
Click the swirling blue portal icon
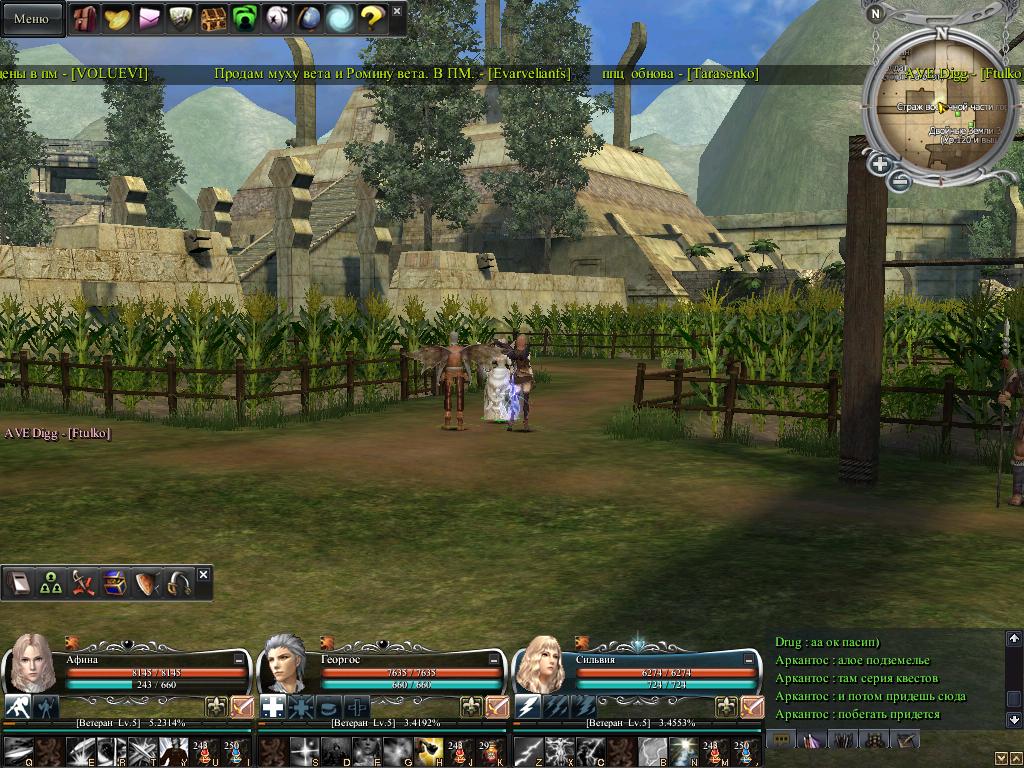click(340, 18)
